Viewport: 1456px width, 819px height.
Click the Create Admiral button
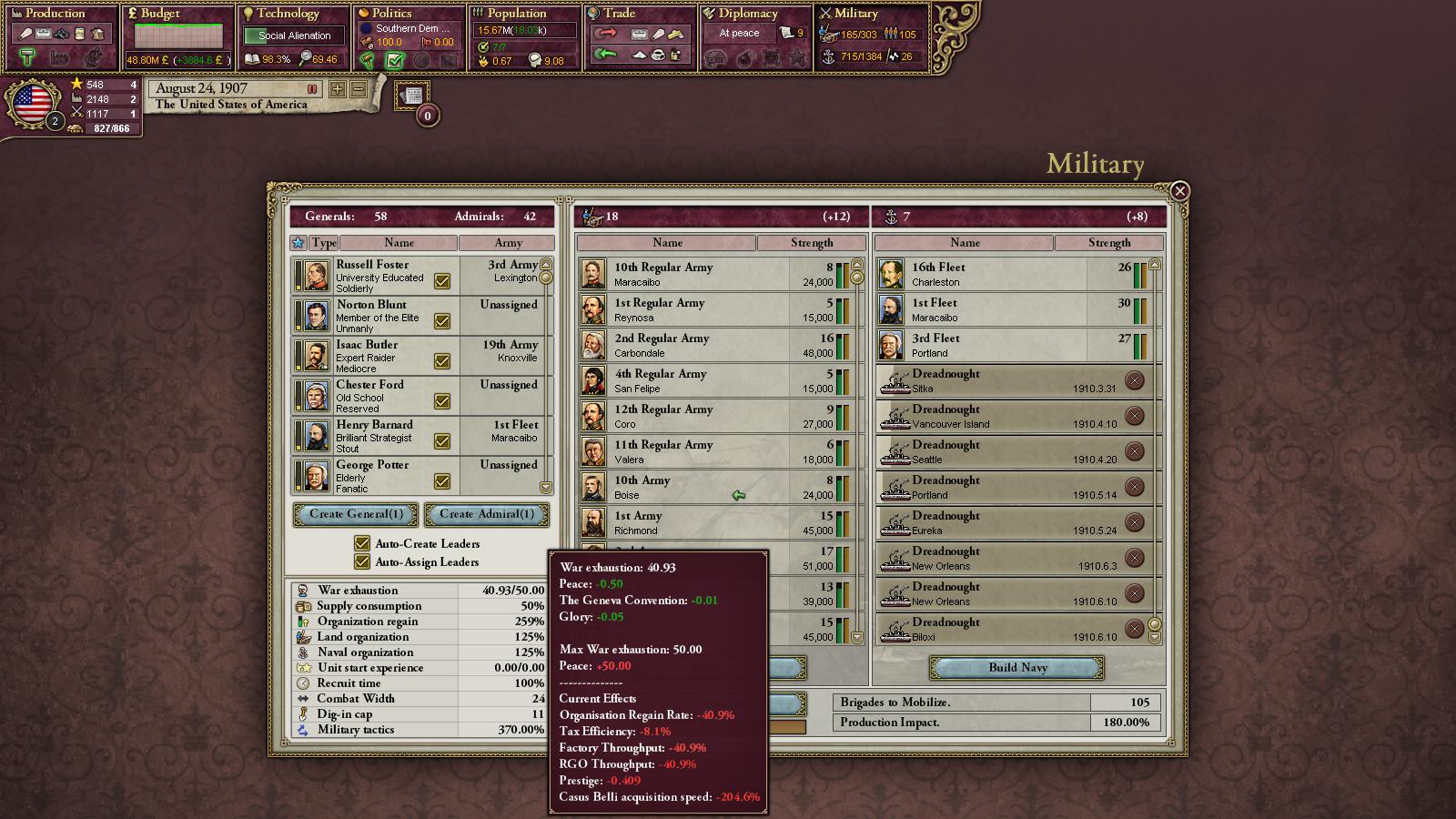[x=487, y=514]
